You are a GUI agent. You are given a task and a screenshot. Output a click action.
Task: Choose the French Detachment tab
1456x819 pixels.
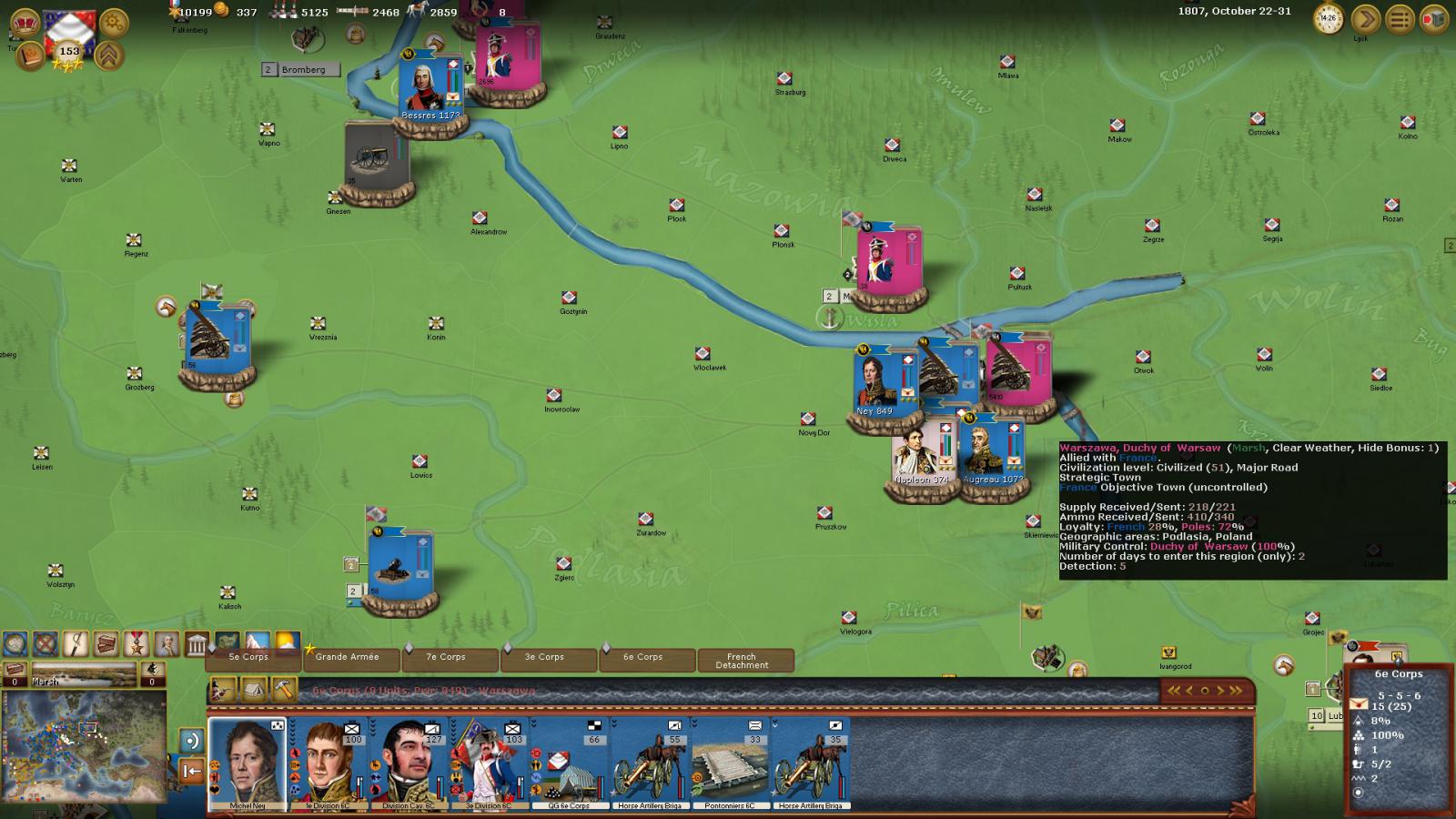point(742,661)
